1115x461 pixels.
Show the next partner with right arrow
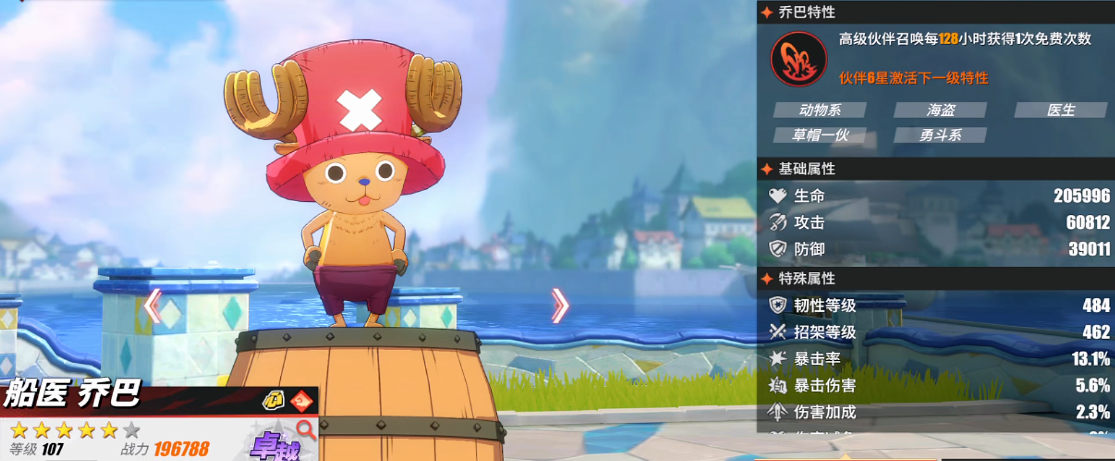560,306
